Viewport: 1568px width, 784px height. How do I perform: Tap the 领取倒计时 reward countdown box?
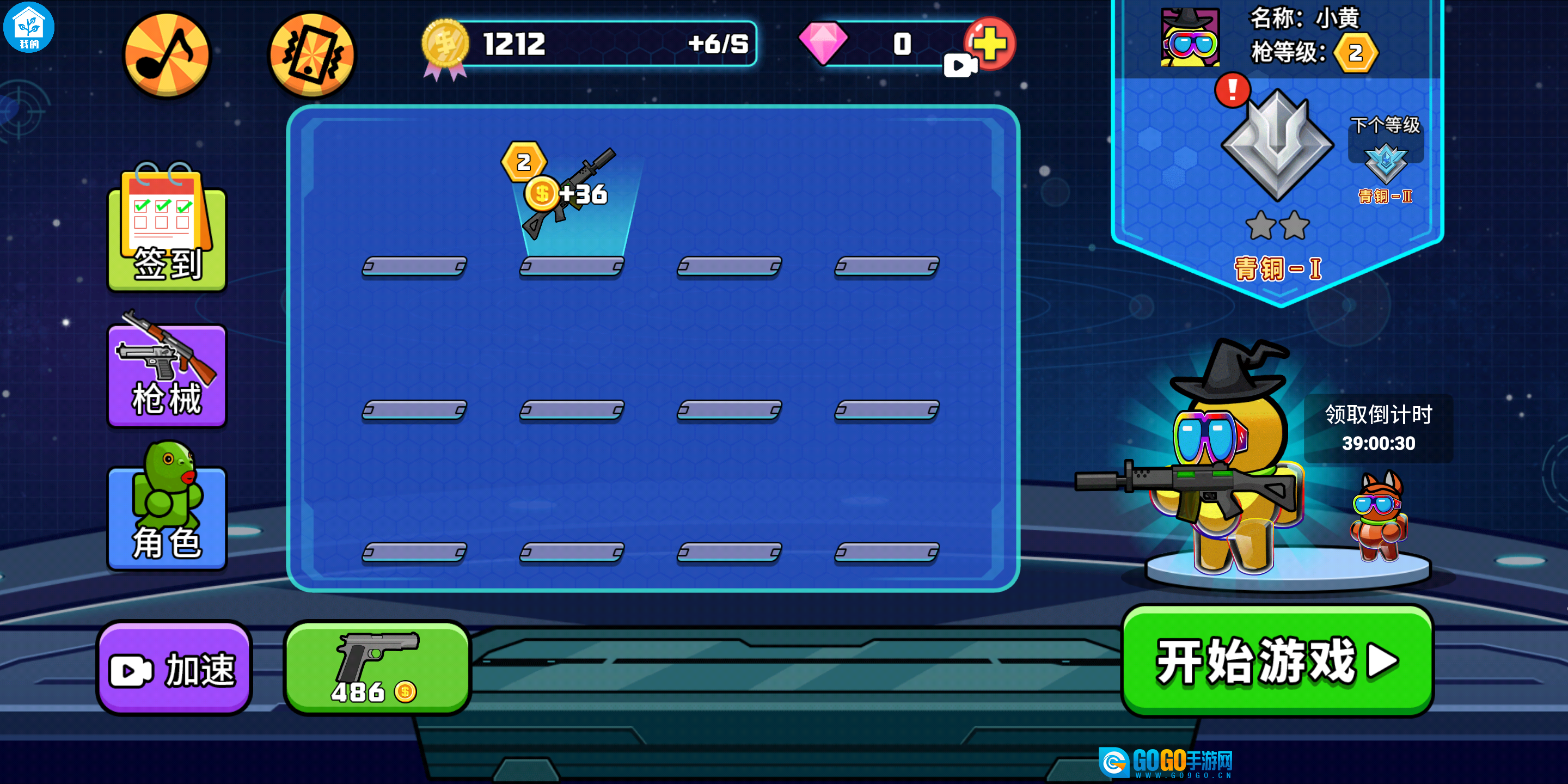tap(1378, 428)
